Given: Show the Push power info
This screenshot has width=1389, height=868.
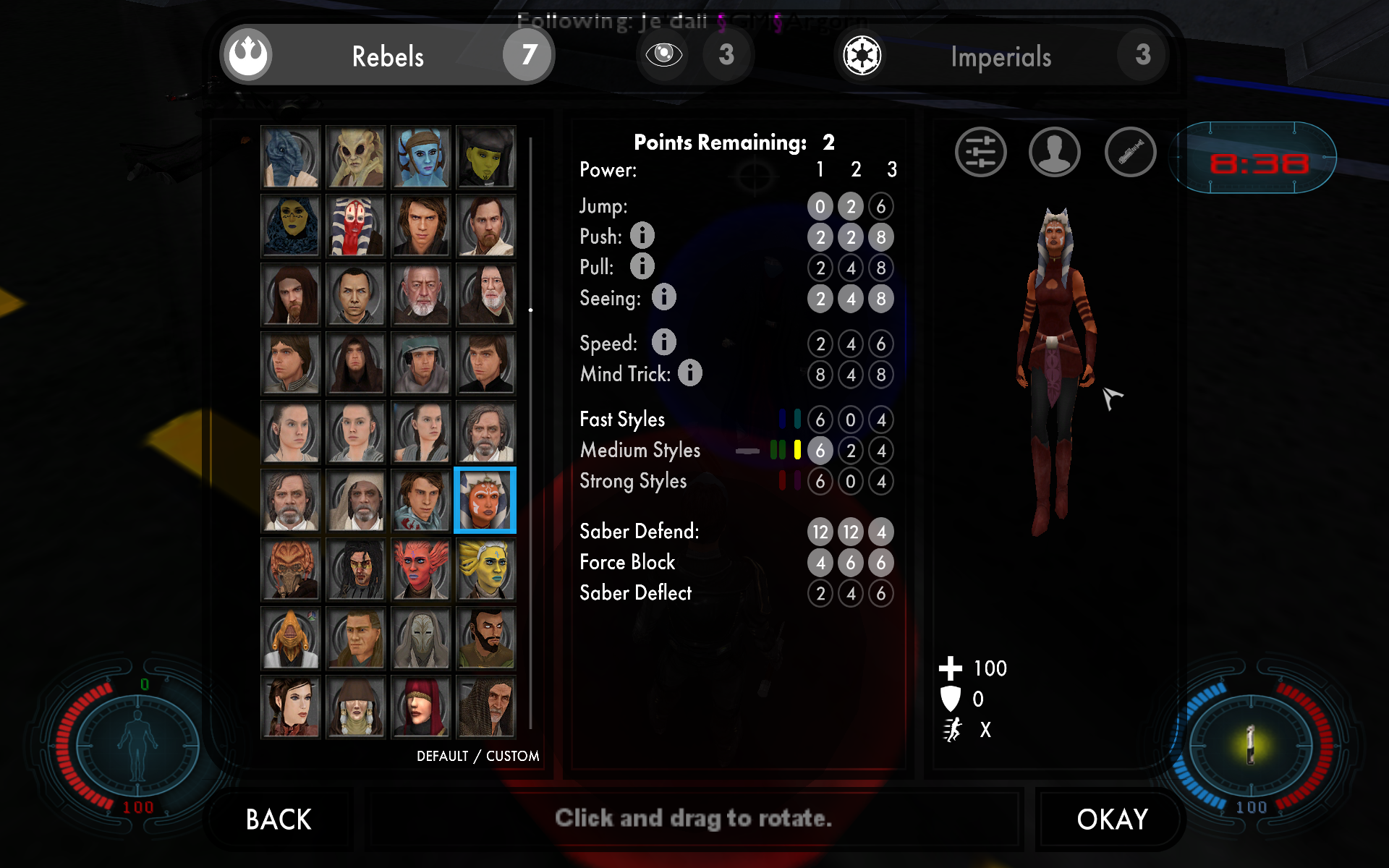Looking at the screenshot, I should [642, 236].
